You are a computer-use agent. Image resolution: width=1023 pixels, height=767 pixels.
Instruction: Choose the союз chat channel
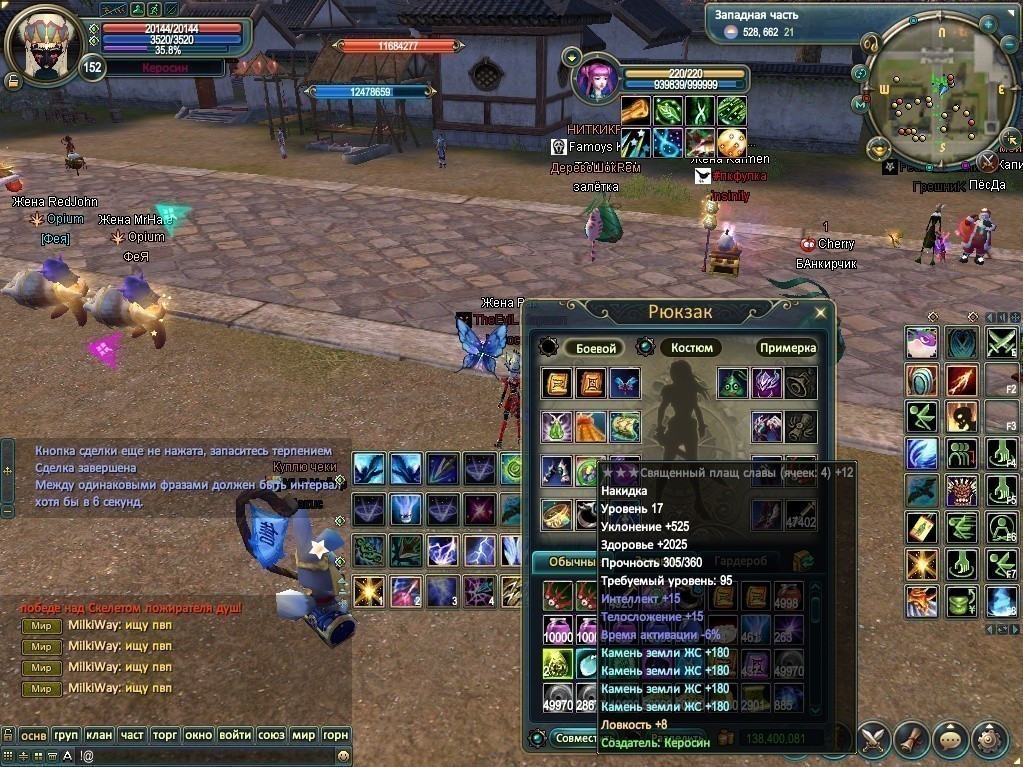coord(270,735)
